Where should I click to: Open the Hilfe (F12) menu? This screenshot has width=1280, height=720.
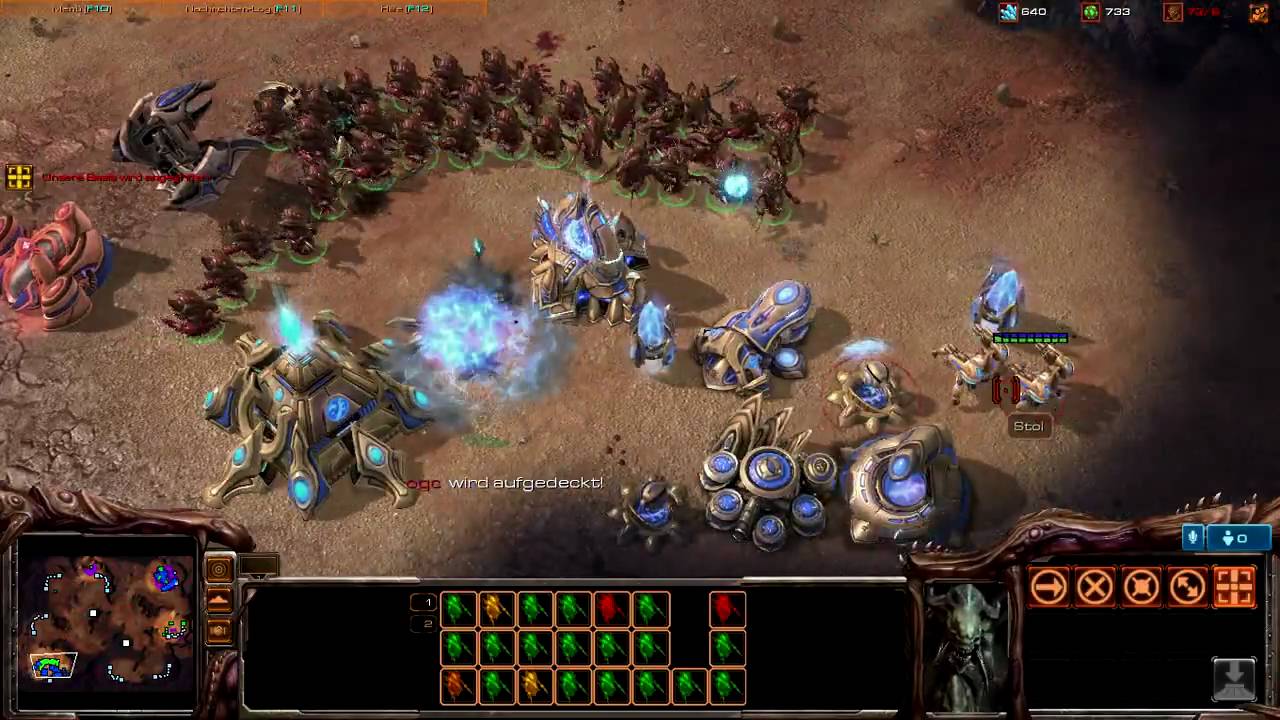(406, 9)
